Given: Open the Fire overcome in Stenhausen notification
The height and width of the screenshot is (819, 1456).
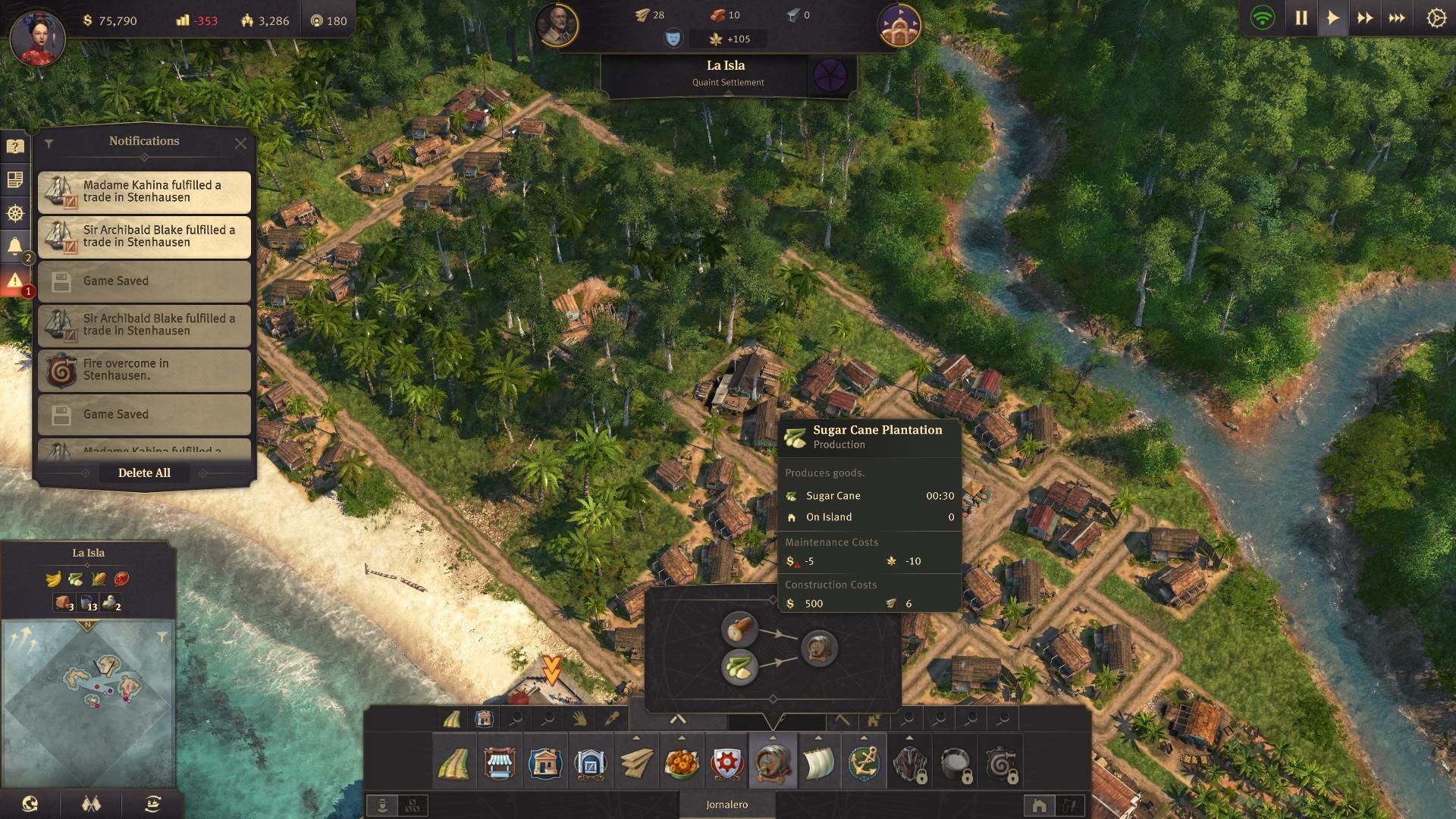Looking at the screenshot, I should click(144, 370).
